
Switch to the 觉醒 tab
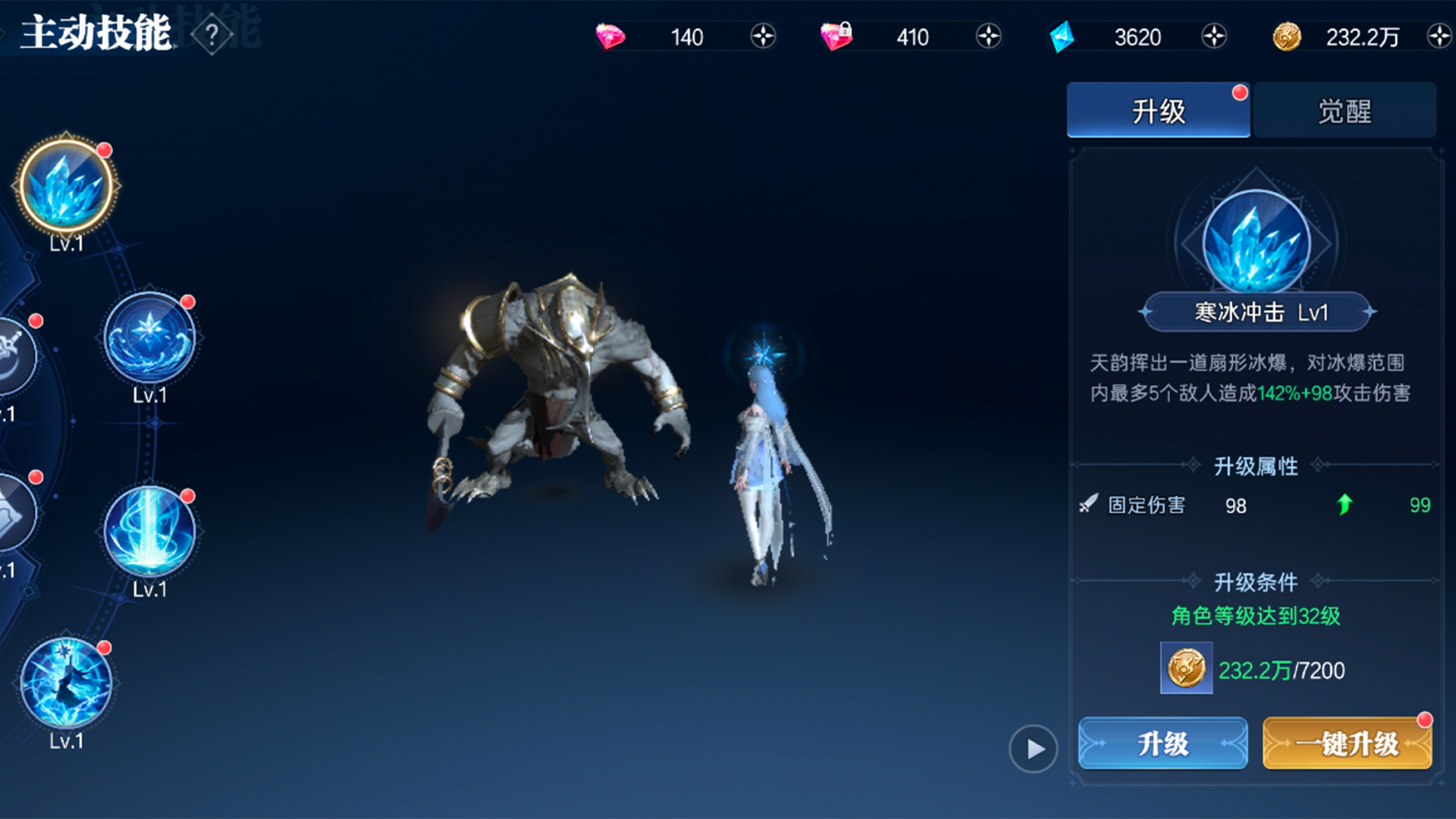click(x=1346, y=109)
